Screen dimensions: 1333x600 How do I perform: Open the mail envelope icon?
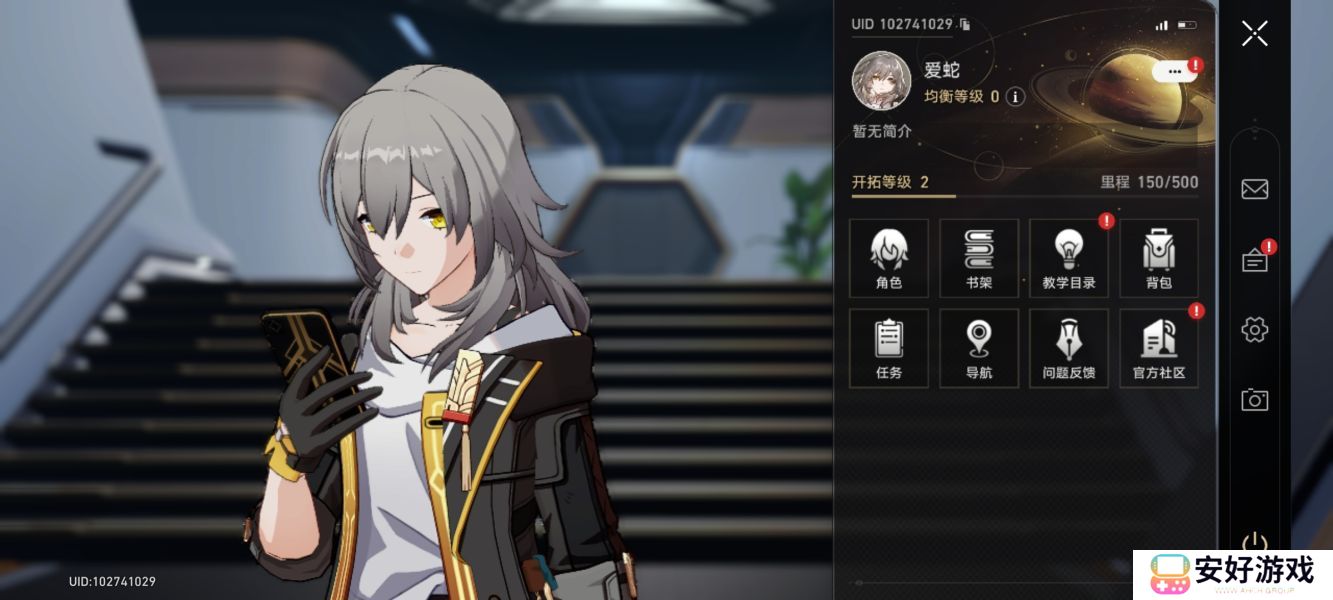point(1254,189)
